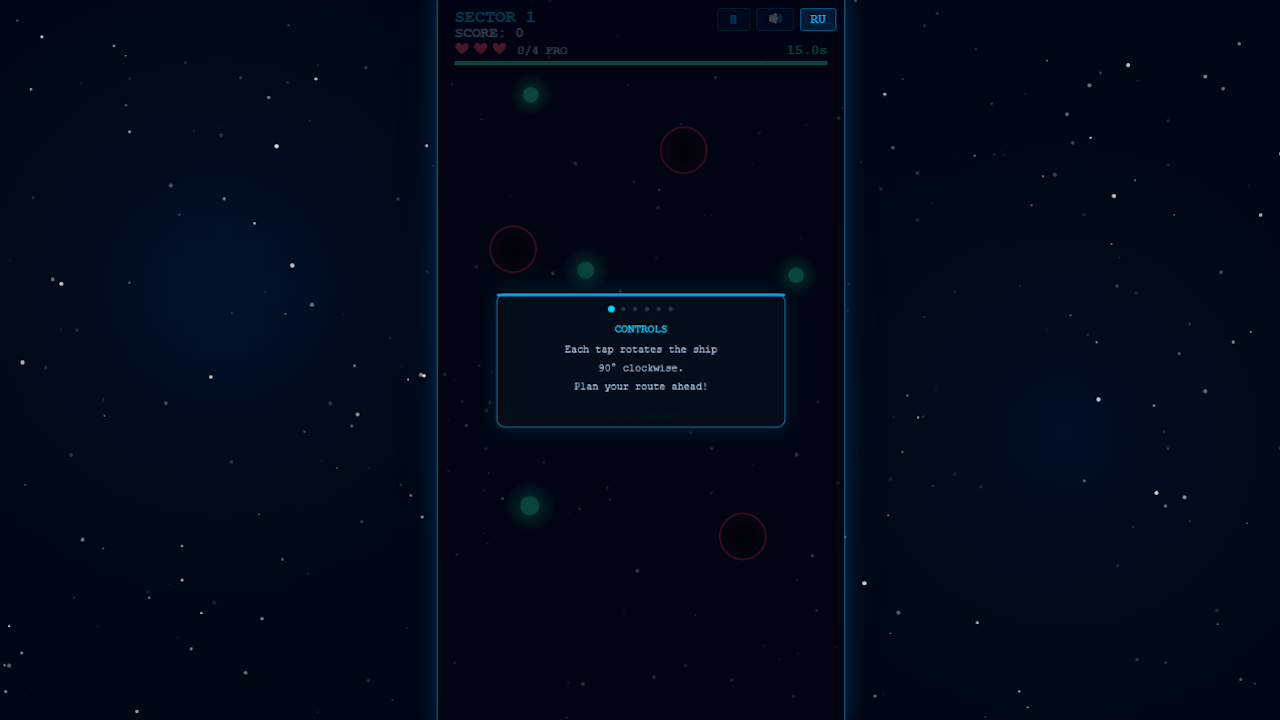Click the green orb above the tutorial dialog
The image size is (1280, 720).
point(585,269)
